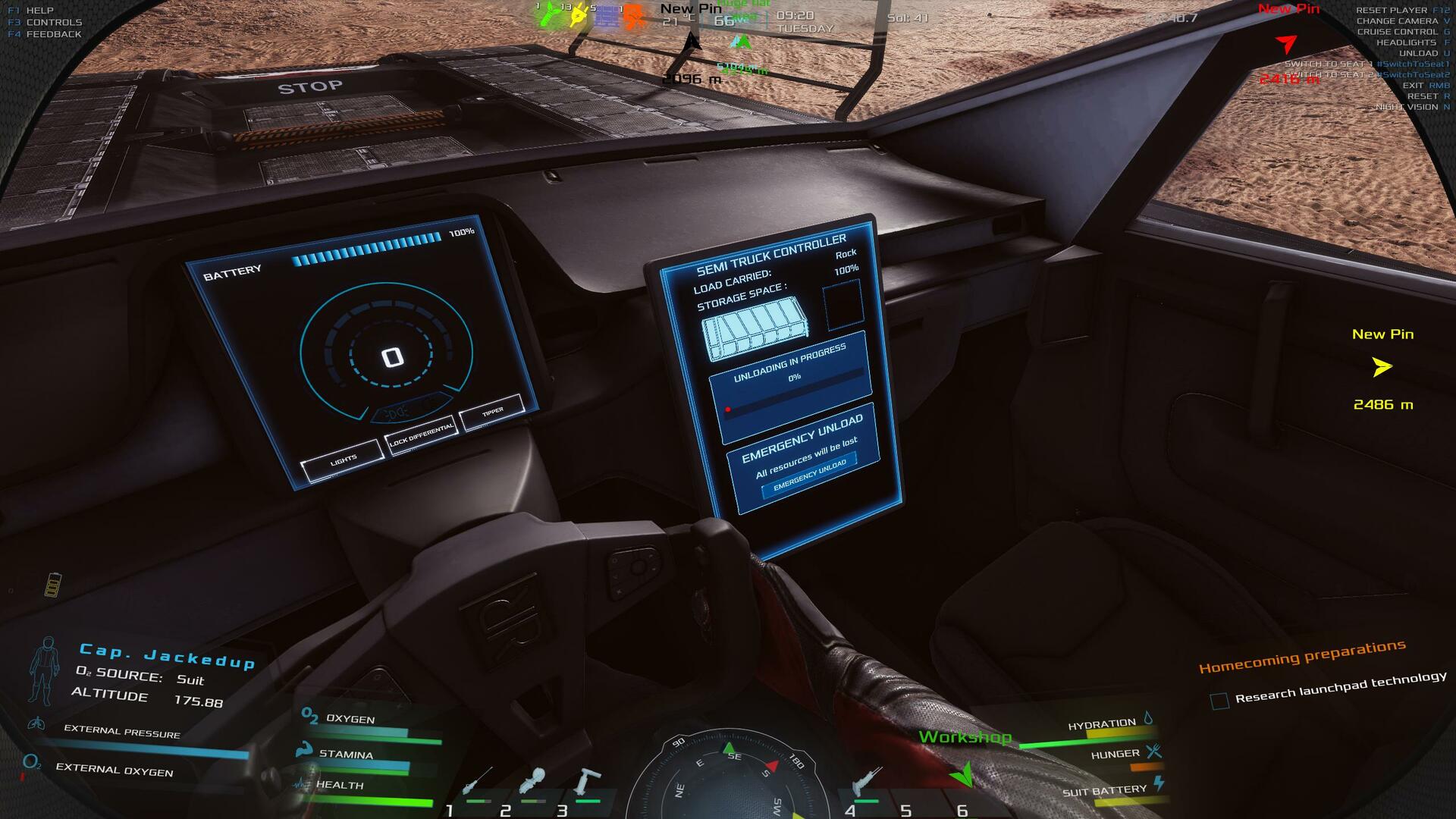Choose hotbar slot 3 scanner tool
Image resolution: width=1456 pixels, height=819 pixels.
coord(587,781)
